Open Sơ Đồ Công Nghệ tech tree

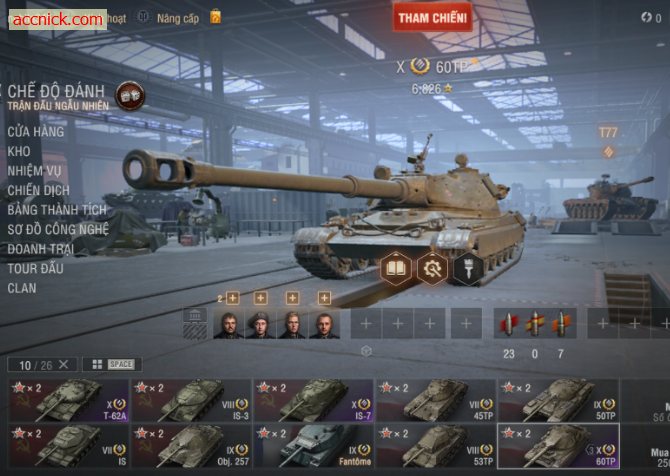click(58, 229)
